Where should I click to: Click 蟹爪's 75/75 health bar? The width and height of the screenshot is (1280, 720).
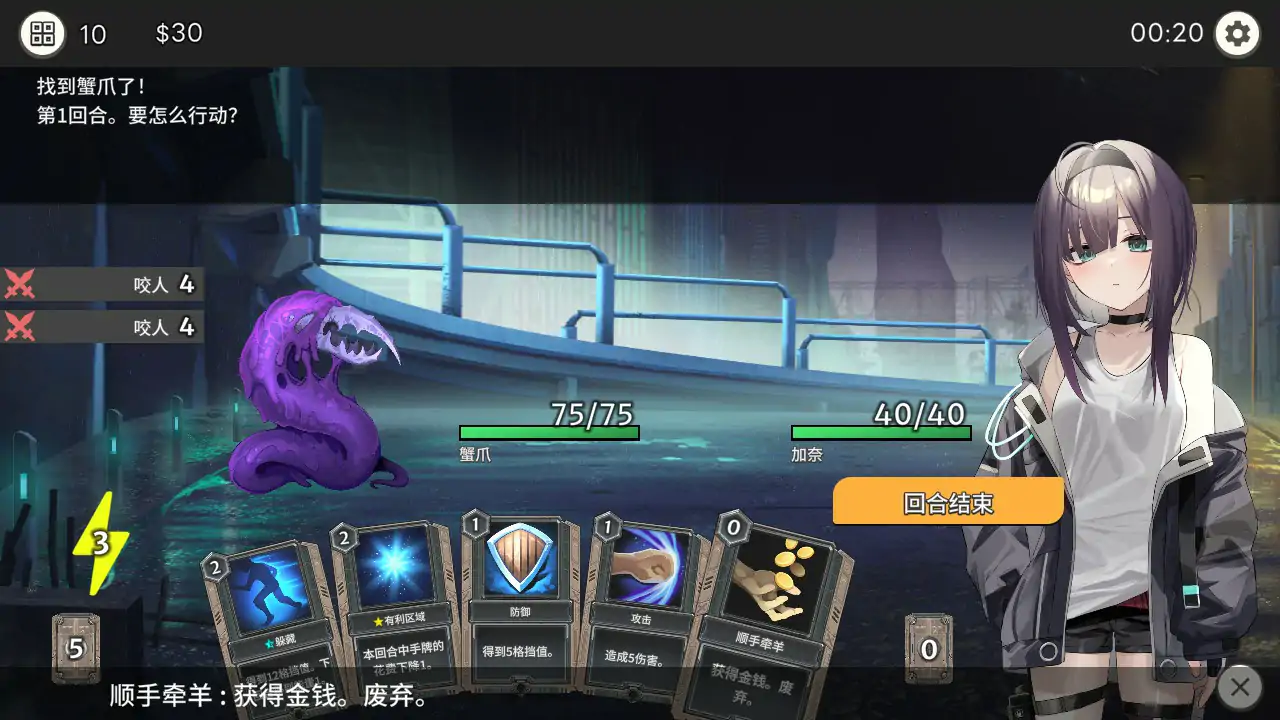click(548, 430)
